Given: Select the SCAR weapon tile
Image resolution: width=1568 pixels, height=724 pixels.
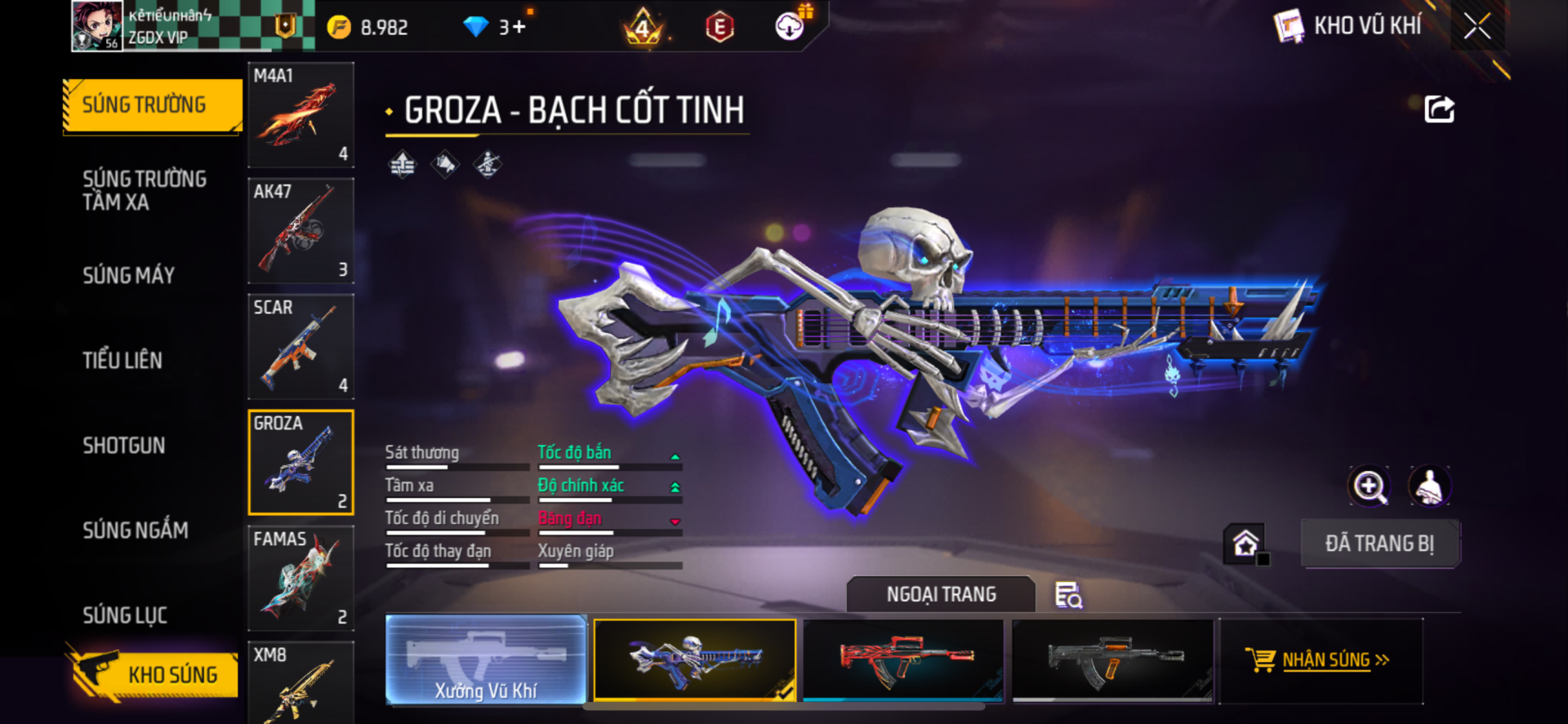Looking at the screenshot, I should tap(301, 347).
